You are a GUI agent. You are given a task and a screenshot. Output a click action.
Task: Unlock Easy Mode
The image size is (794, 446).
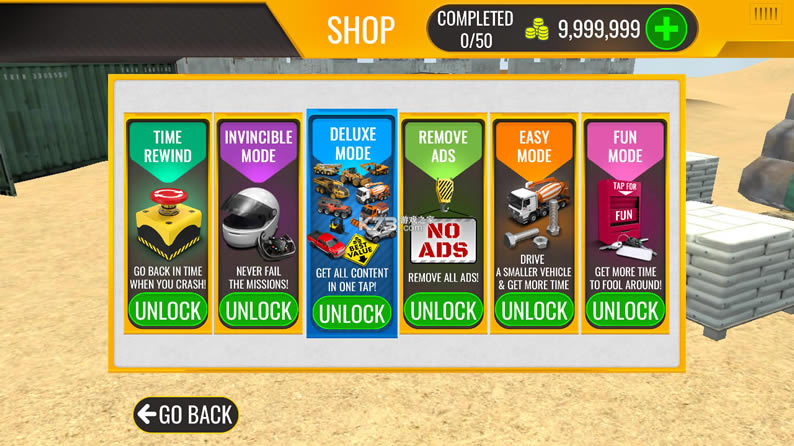[x=534, y=310]
